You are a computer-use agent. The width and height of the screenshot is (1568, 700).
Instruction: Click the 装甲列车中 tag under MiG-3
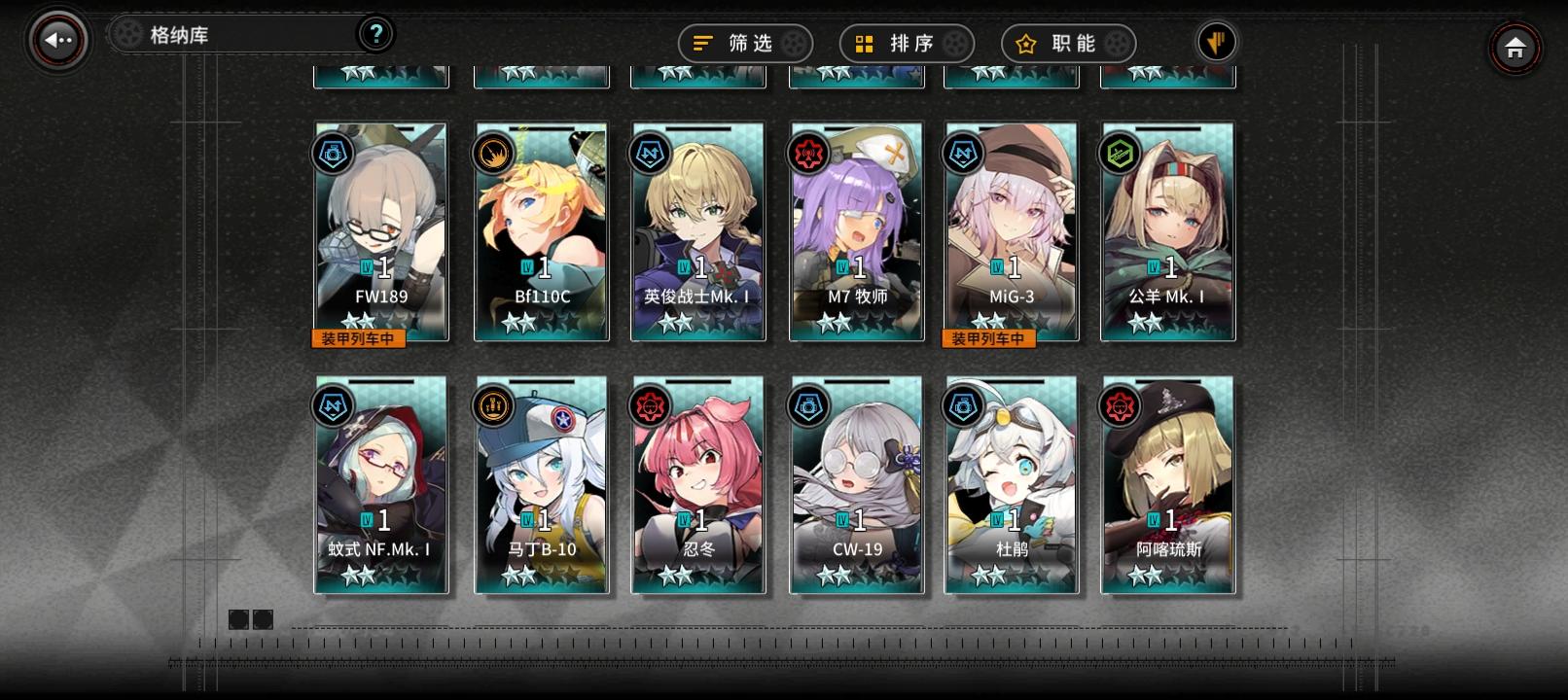[x=988, y=339]
